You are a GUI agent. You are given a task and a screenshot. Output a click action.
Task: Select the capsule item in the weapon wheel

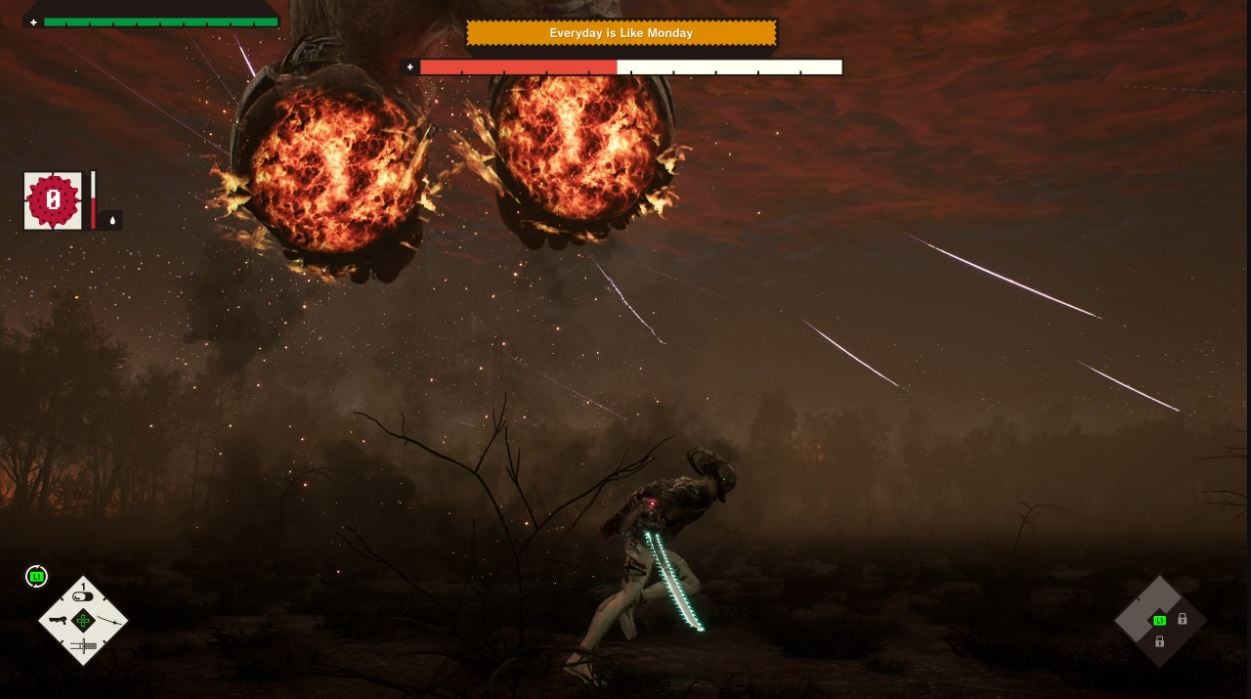[x=83, y=598]
